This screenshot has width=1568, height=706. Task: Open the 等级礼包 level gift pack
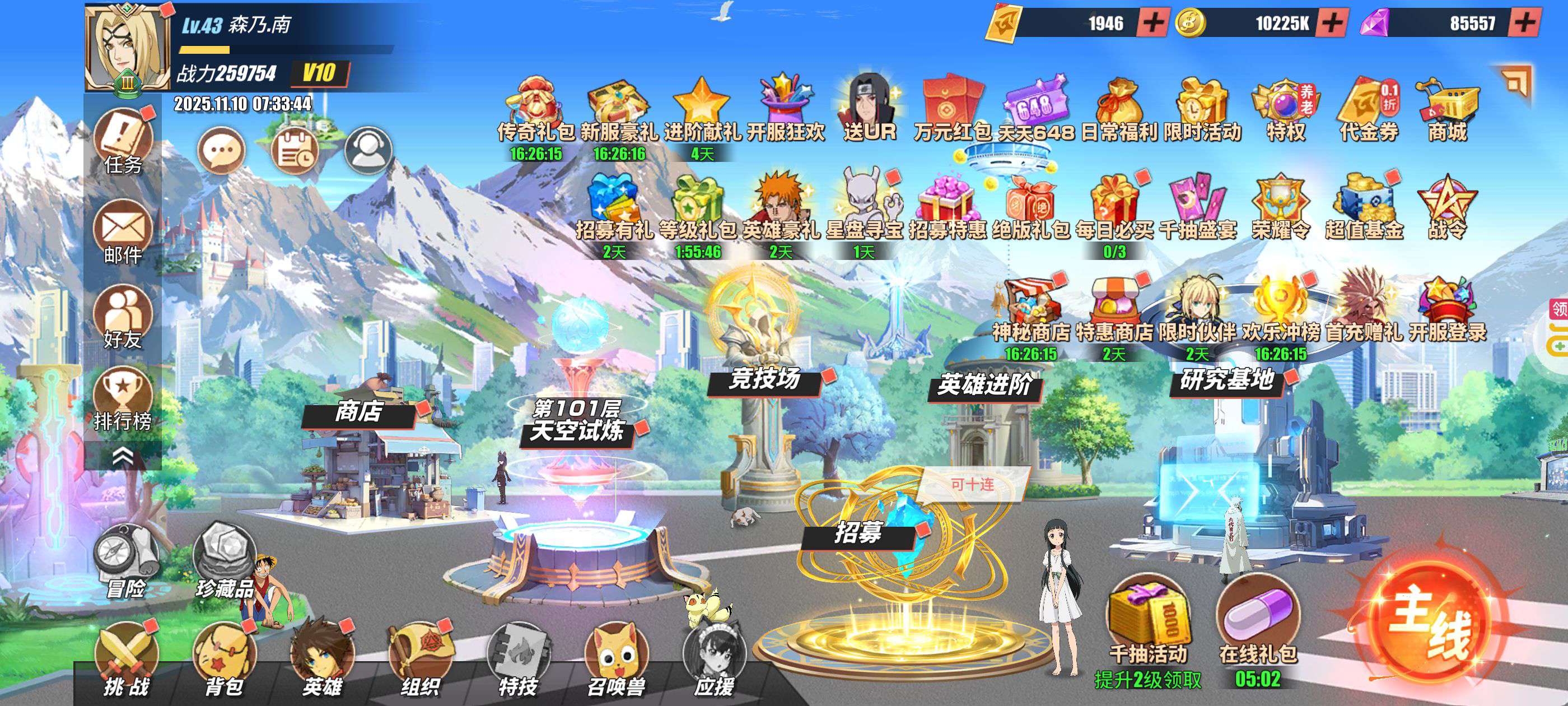click(698, 210)
